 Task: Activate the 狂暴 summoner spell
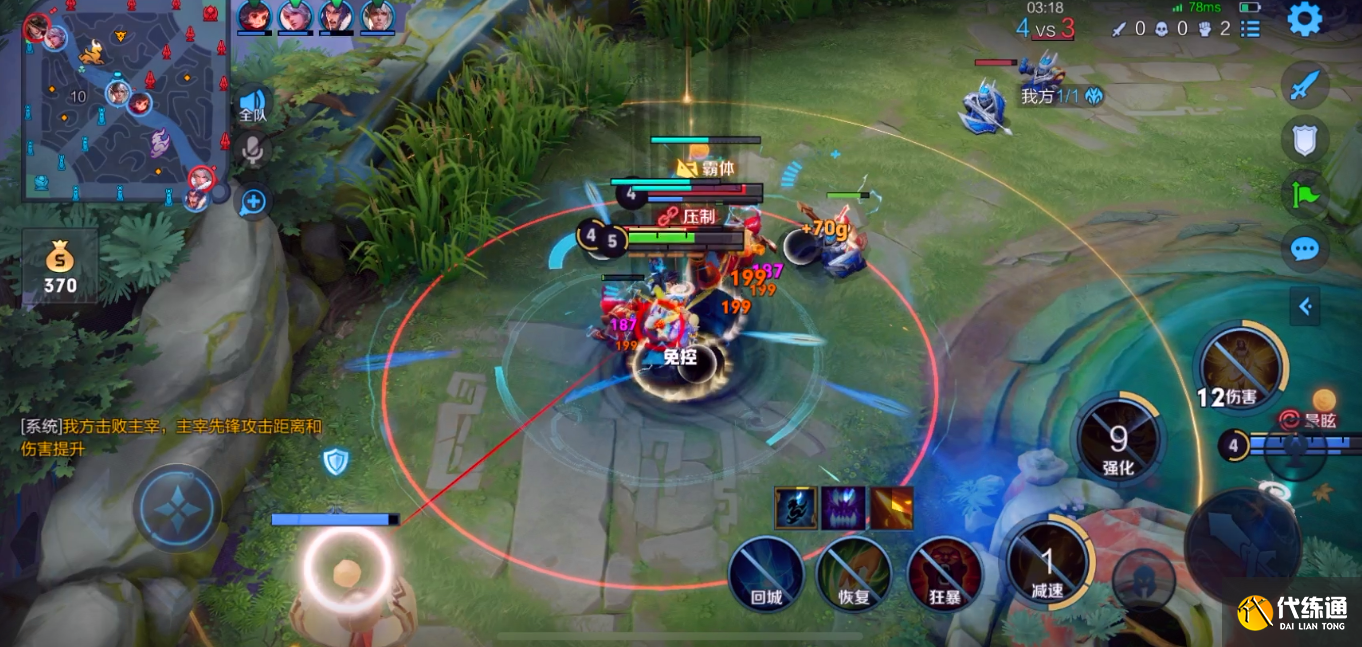tap(943, 573)
